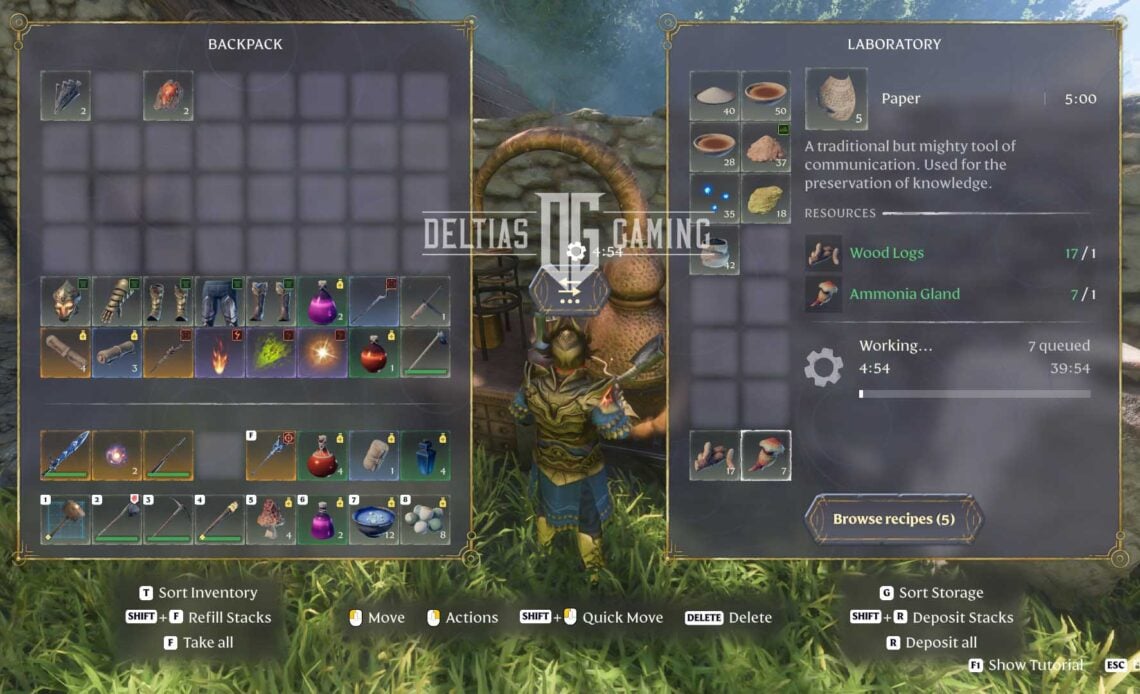
Task: Select the pickaxe in hotbar slot 3
Action: (x=168, y=519)
